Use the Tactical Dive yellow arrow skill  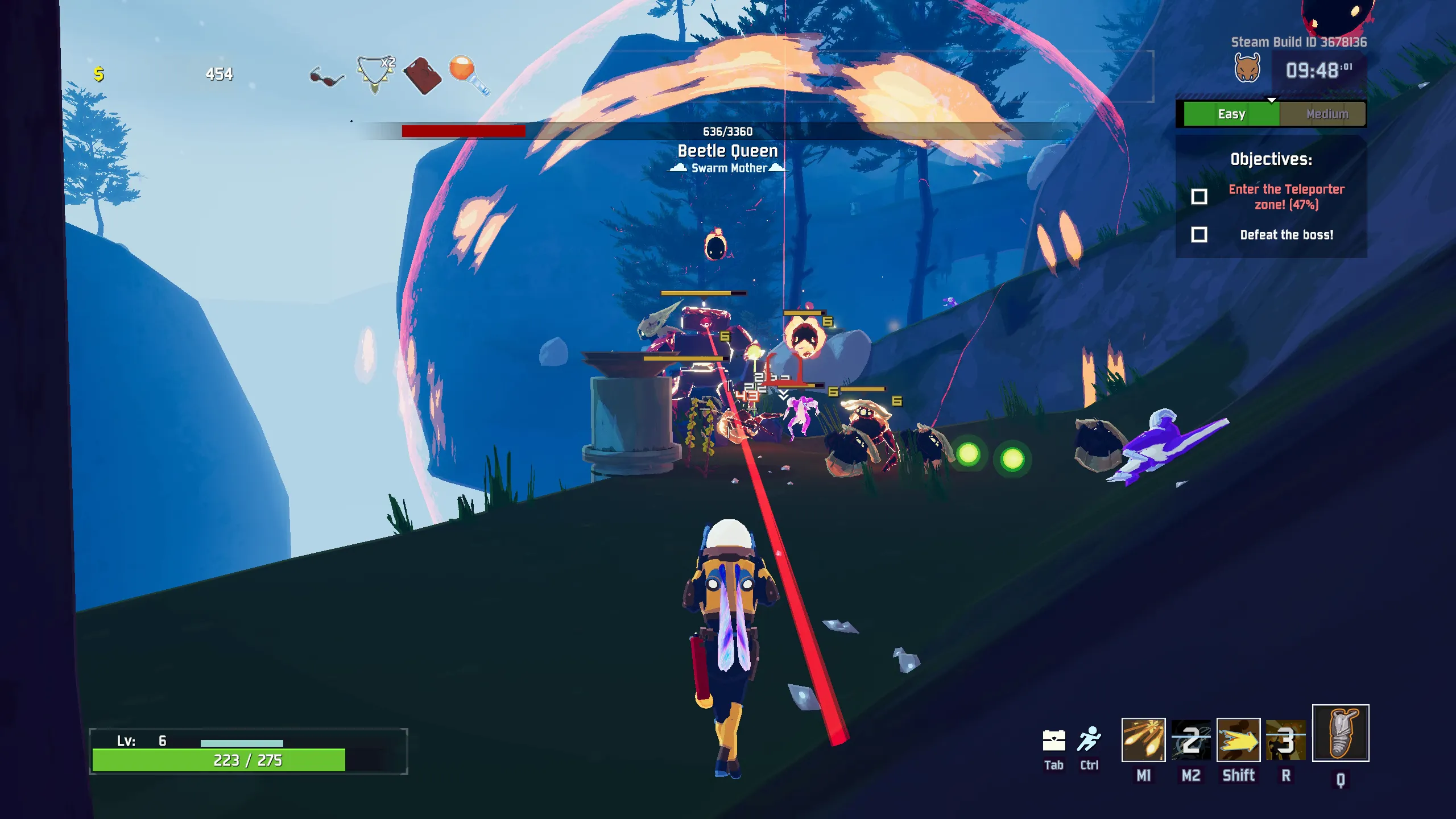click(1238, 739)
